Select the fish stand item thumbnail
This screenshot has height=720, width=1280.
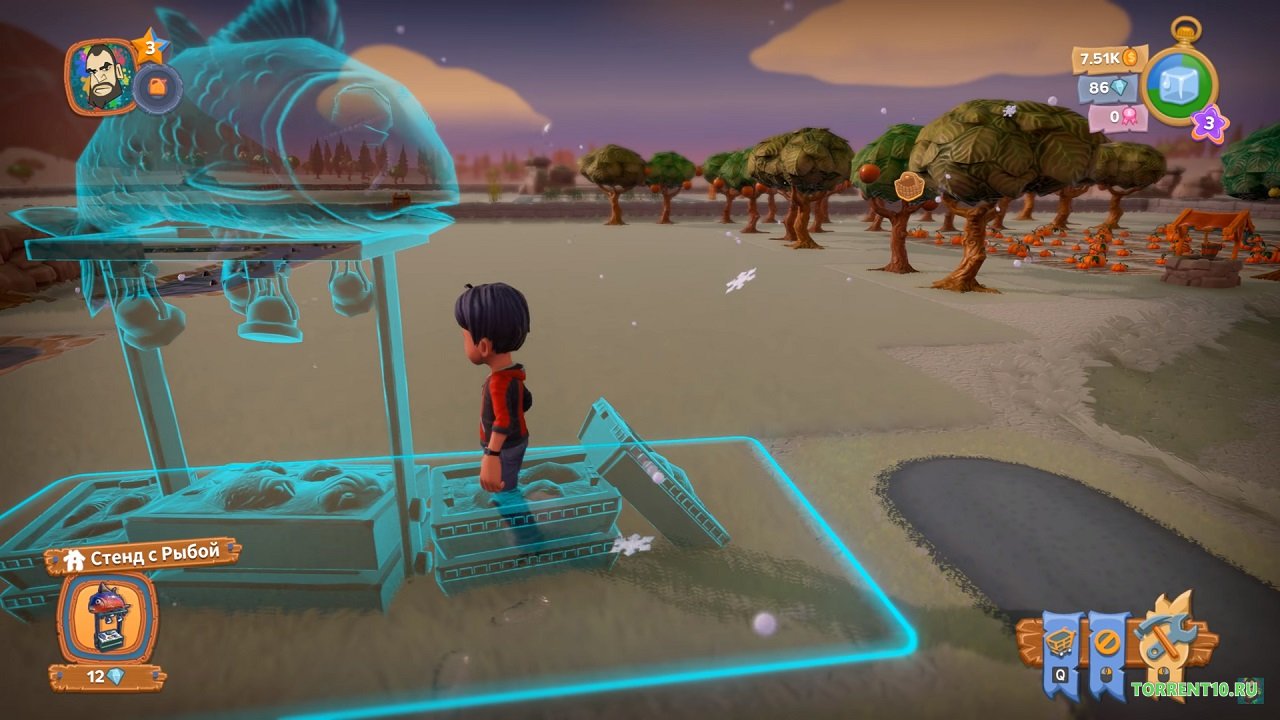pyautogui.click(x=107, y=618)
